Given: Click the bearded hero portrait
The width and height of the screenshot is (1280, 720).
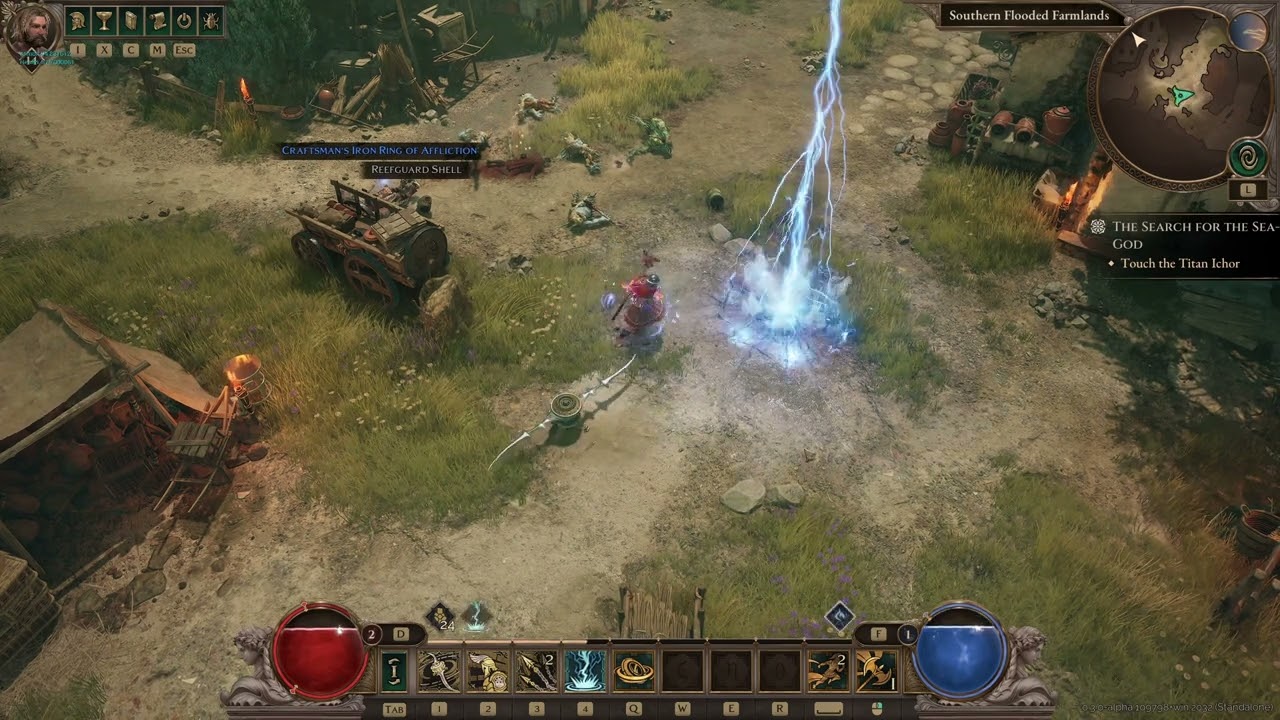Looking at the screenshot, I should (32, 32).
